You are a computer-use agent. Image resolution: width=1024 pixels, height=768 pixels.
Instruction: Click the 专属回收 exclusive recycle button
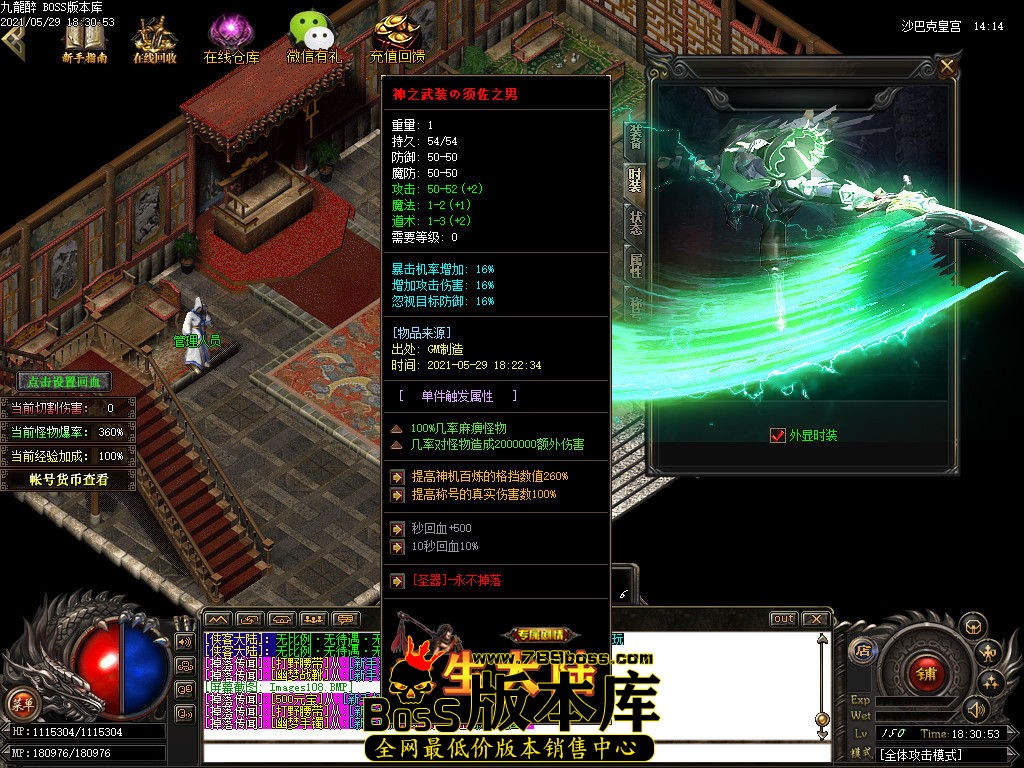(x=541, y=635)
